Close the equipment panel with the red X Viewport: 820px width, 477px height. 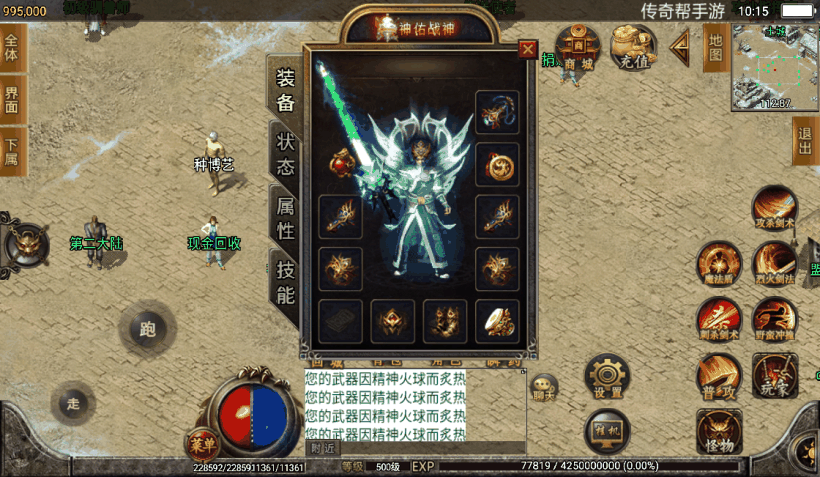pyautogui.click(x=527, y=48)
